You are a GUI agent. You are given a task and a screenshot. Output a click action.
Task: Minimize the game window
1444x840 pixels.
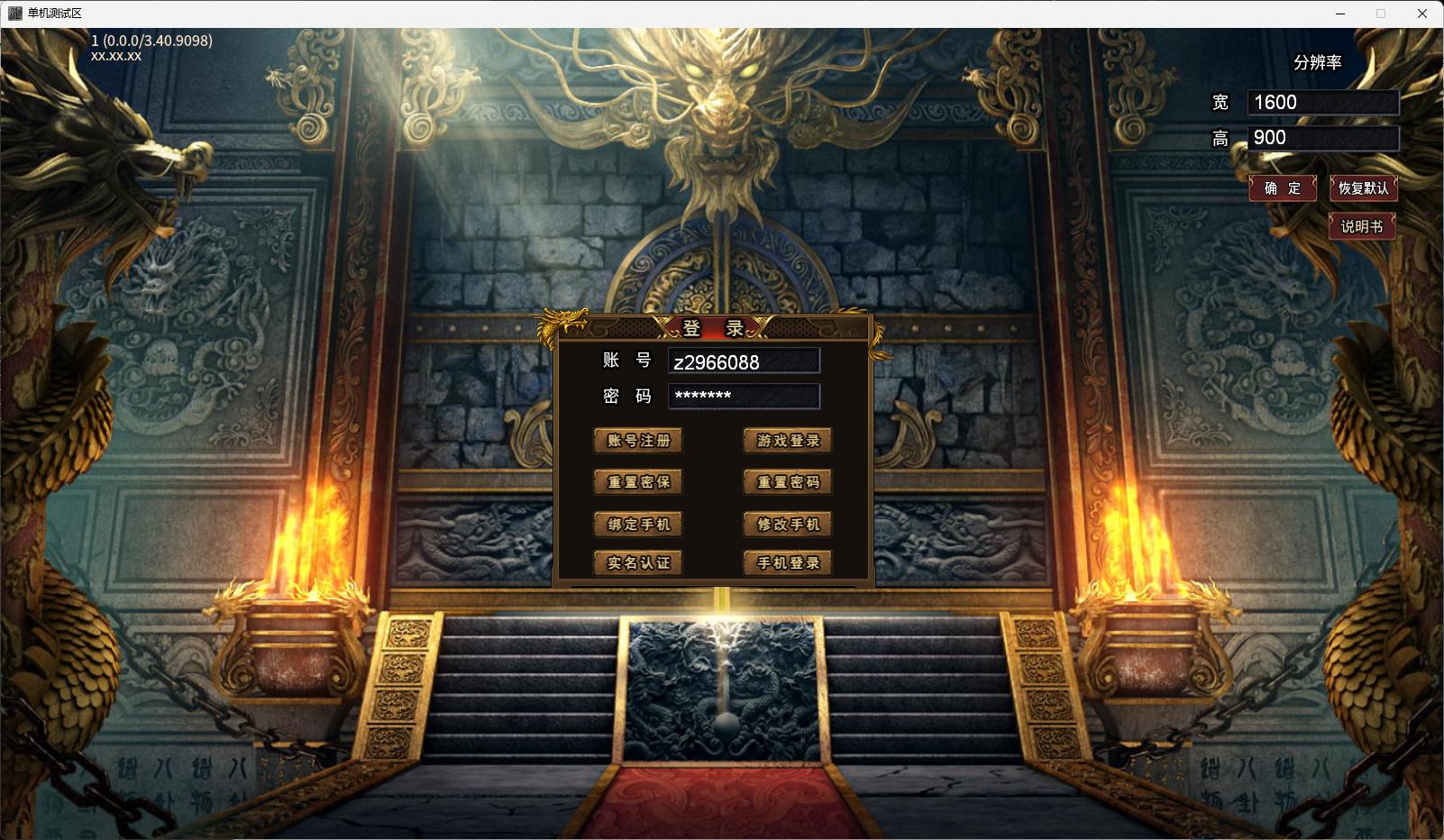coord(1340,14)
